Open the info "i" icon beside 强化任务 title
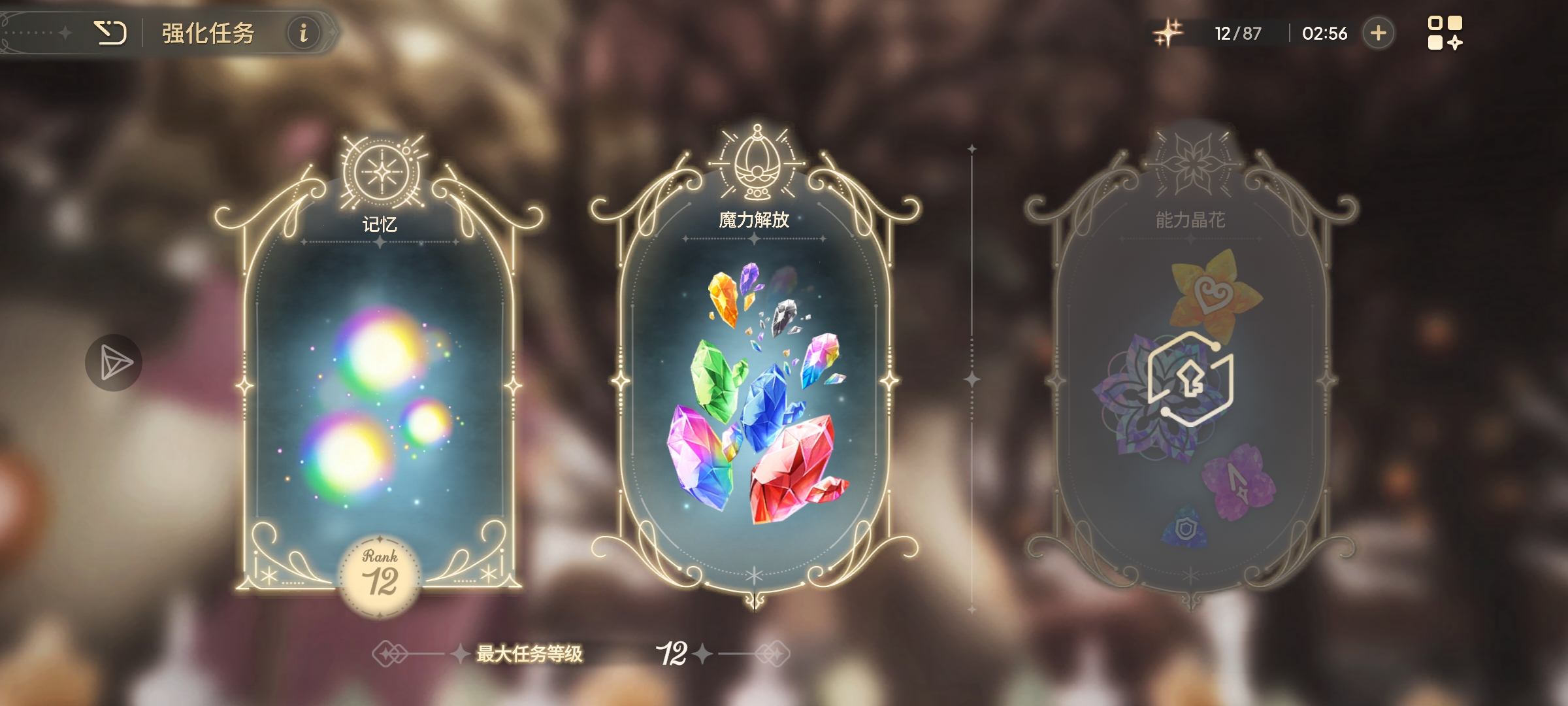 [x=304, y=33]
